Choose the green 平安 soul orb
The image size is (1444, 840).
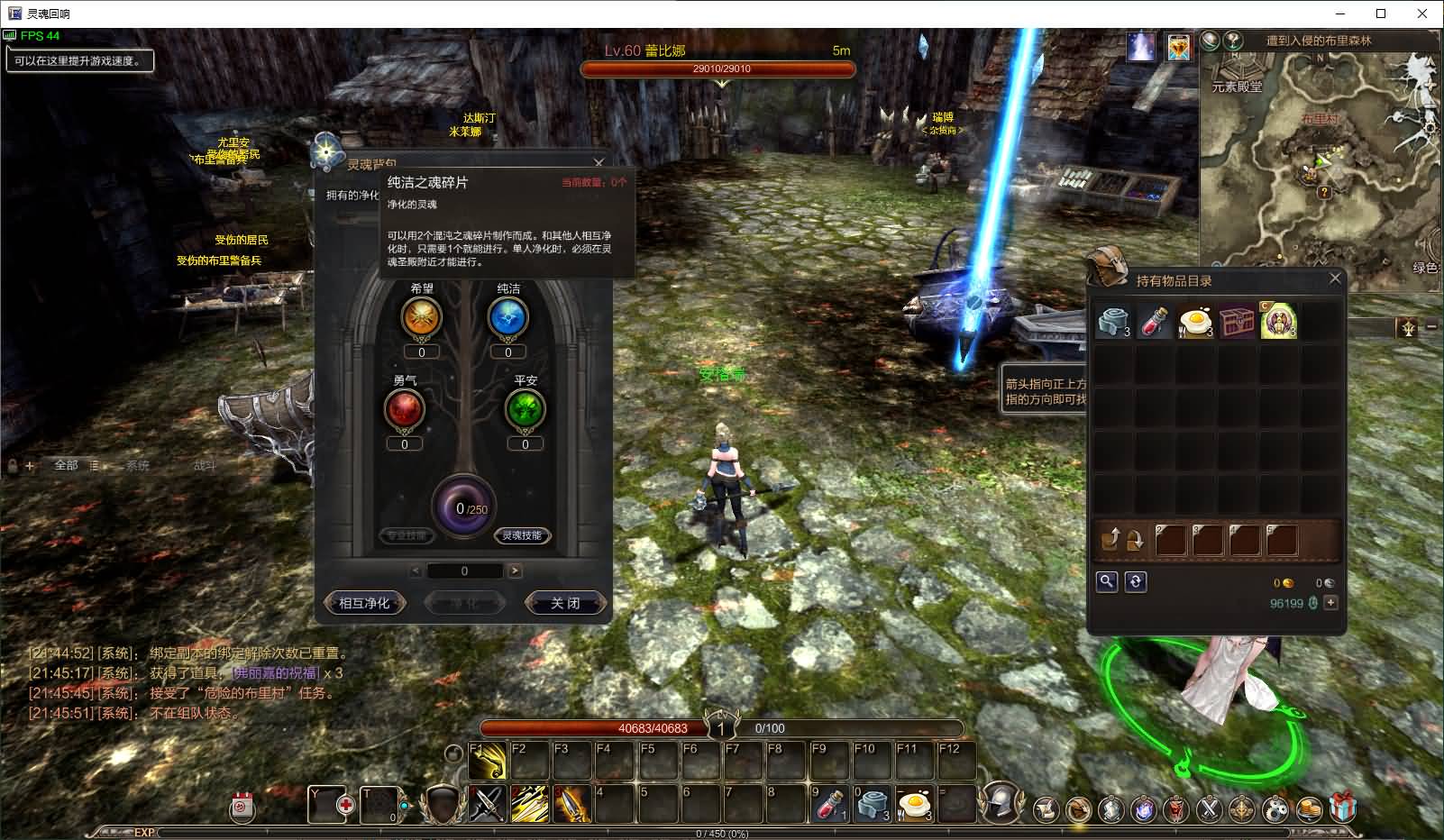[x=525, y=410]
